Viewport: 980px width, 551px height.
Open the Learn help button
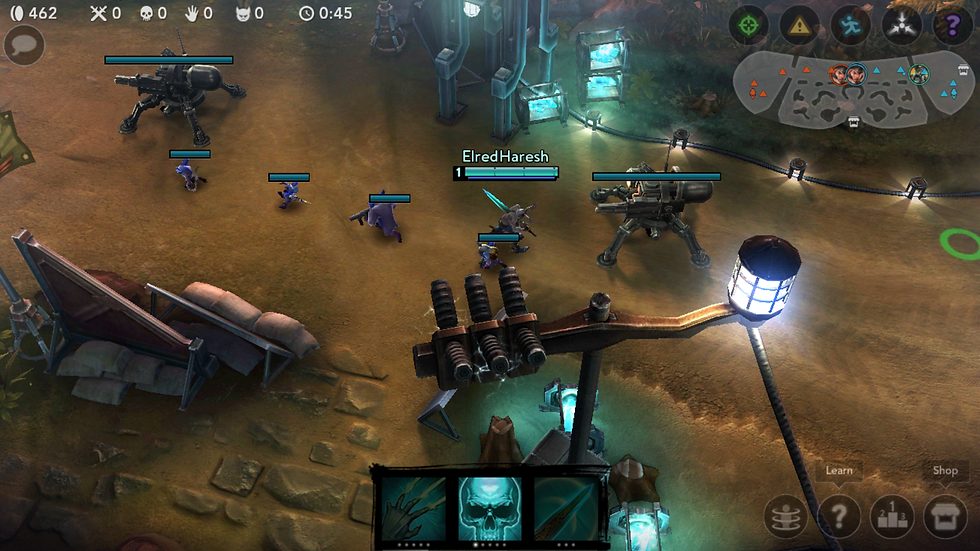point(839,516)
